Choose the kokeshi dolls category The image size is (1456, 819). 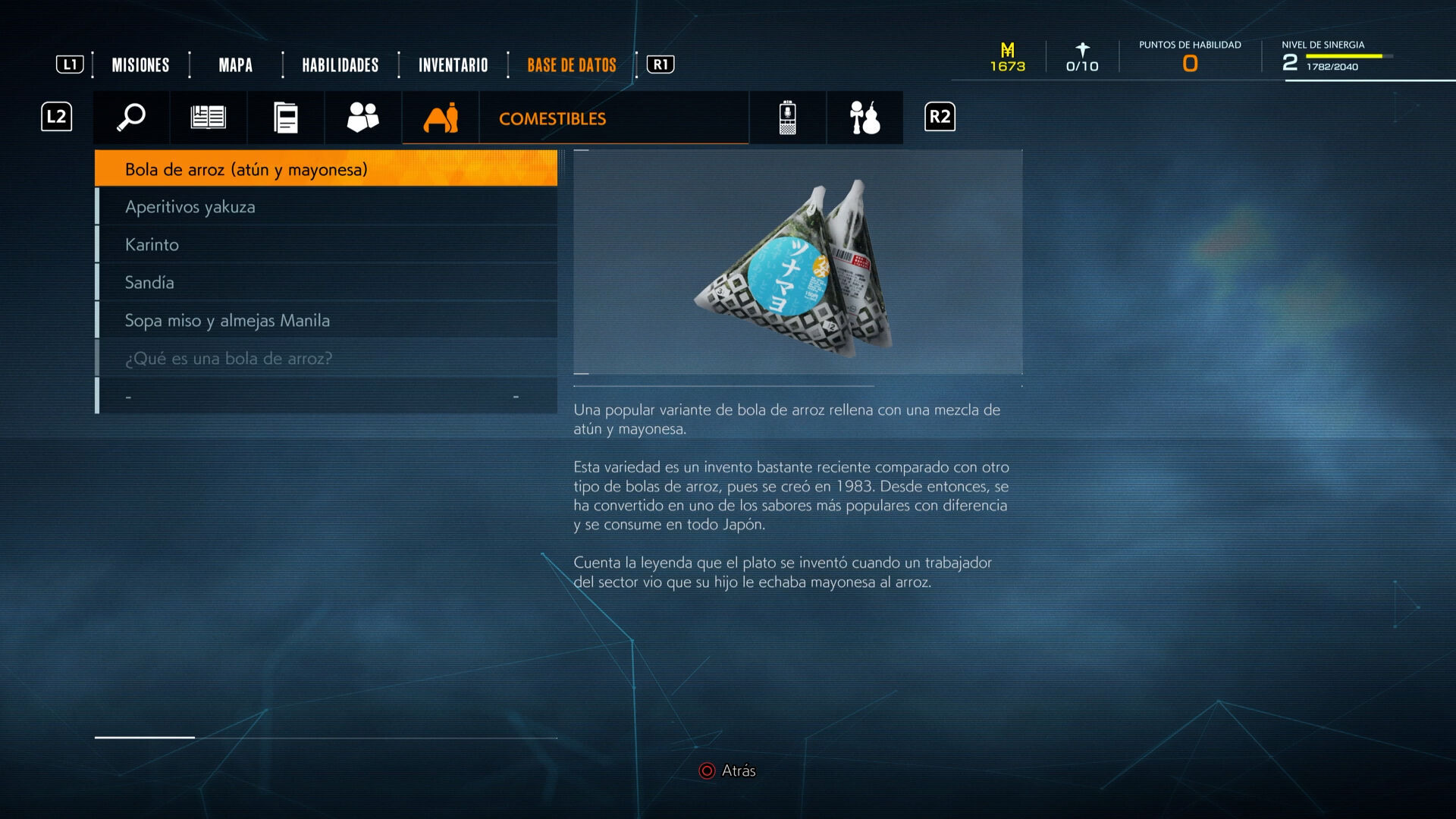[864, 118]
